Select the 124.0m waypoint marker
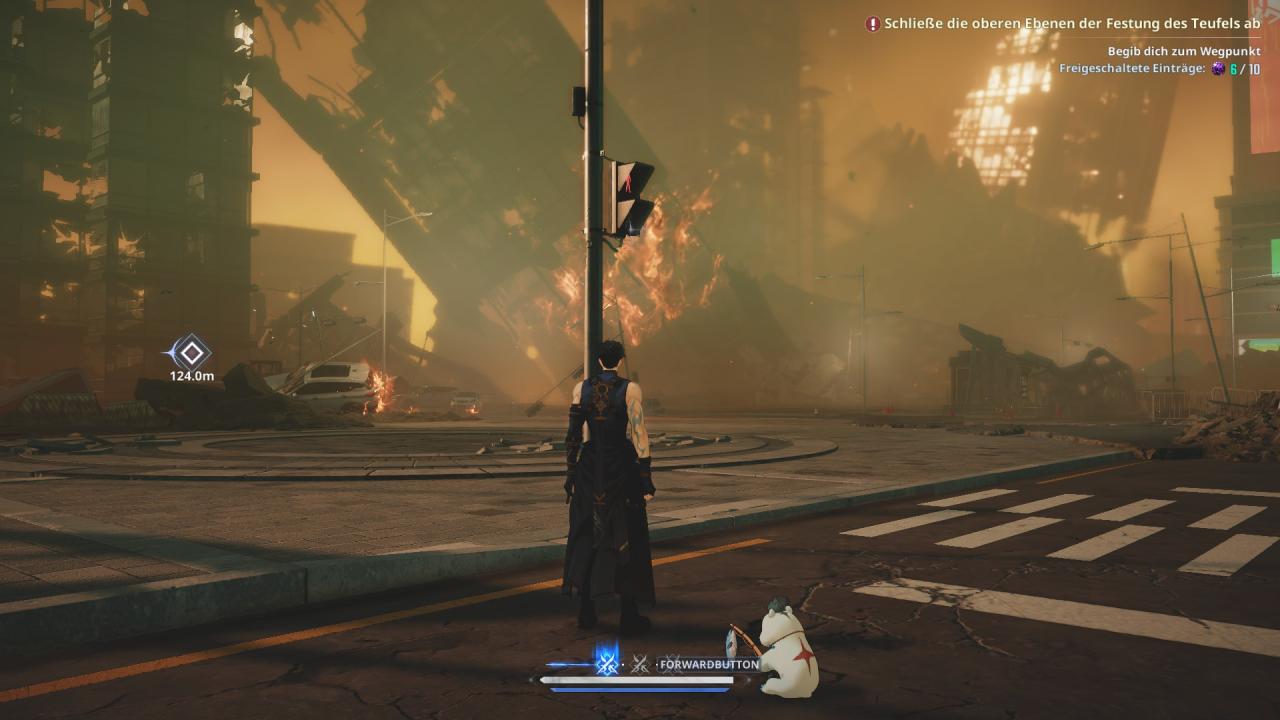 tap(190, 352)
